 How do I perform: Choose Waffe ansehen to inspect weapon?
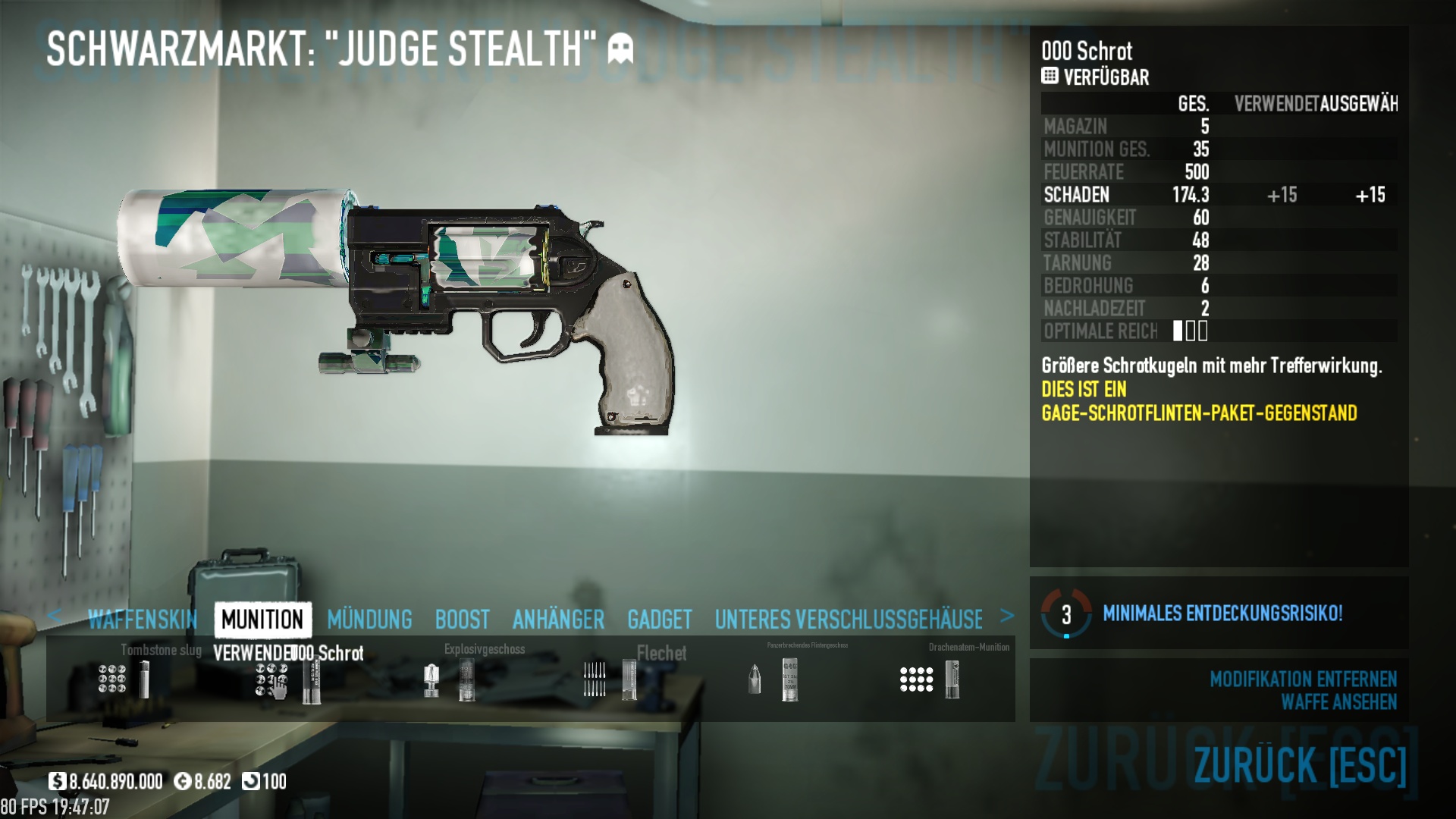pos(1338,702)
